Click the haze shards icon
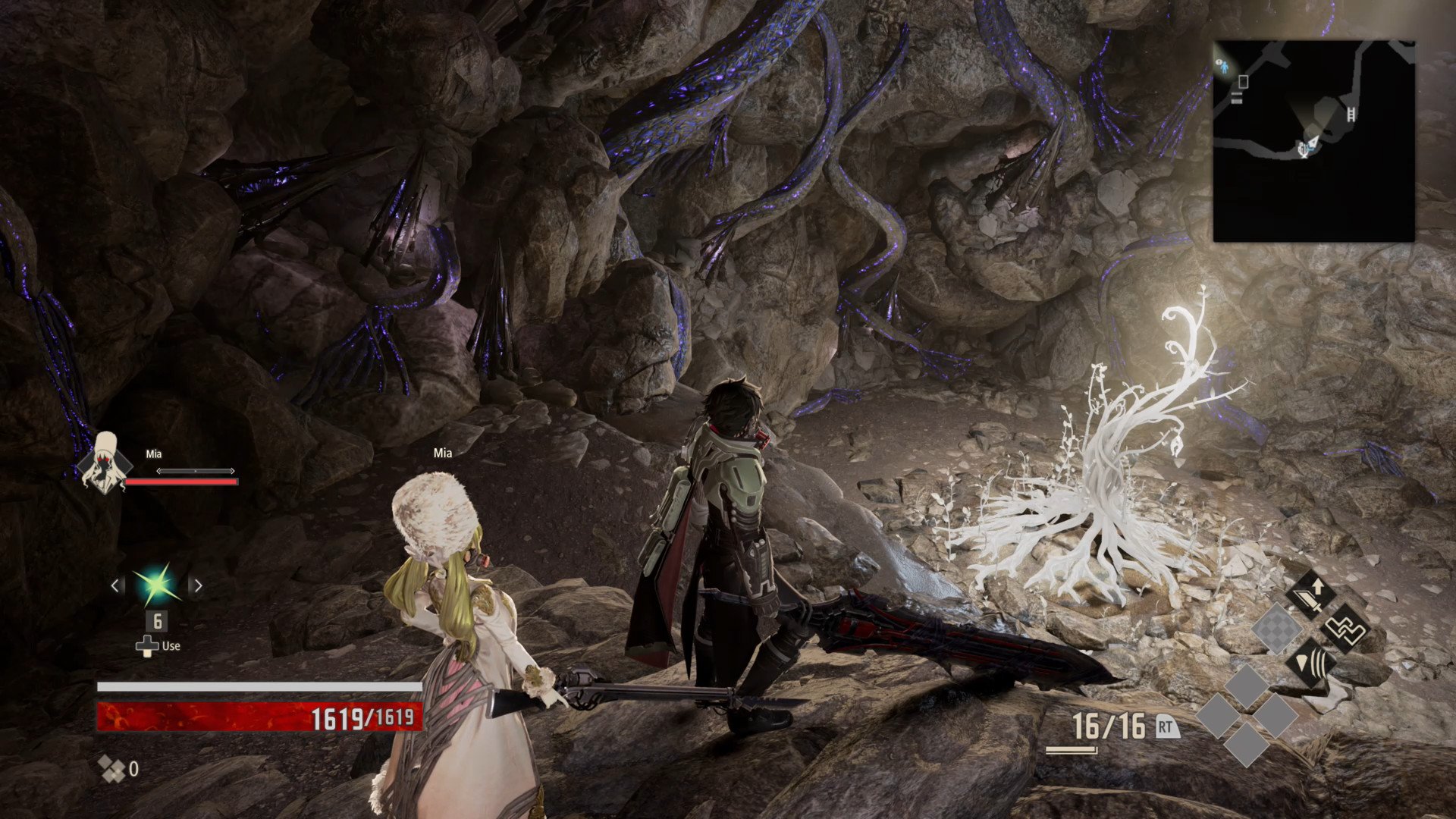The image size is (1456, 819). click(112, 769)
